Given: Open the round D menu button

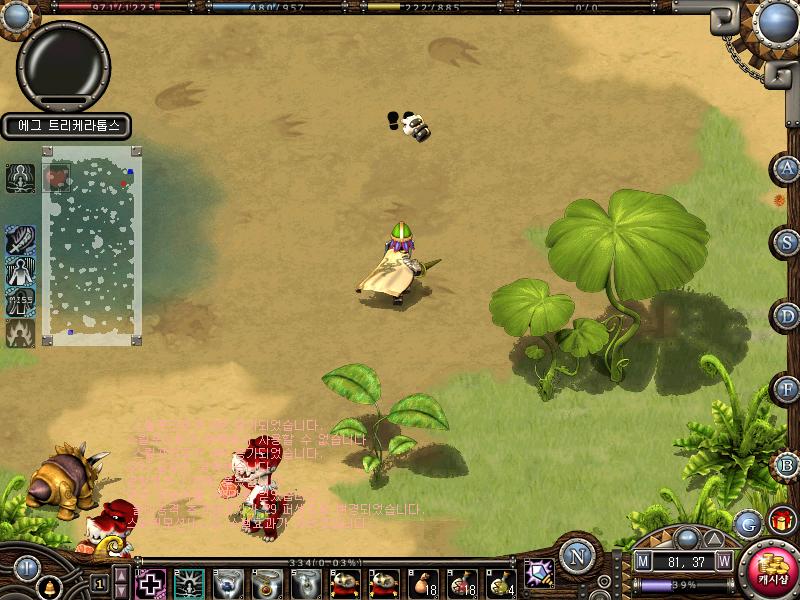Looking at the screenshot, I should [x=788, y=315].
